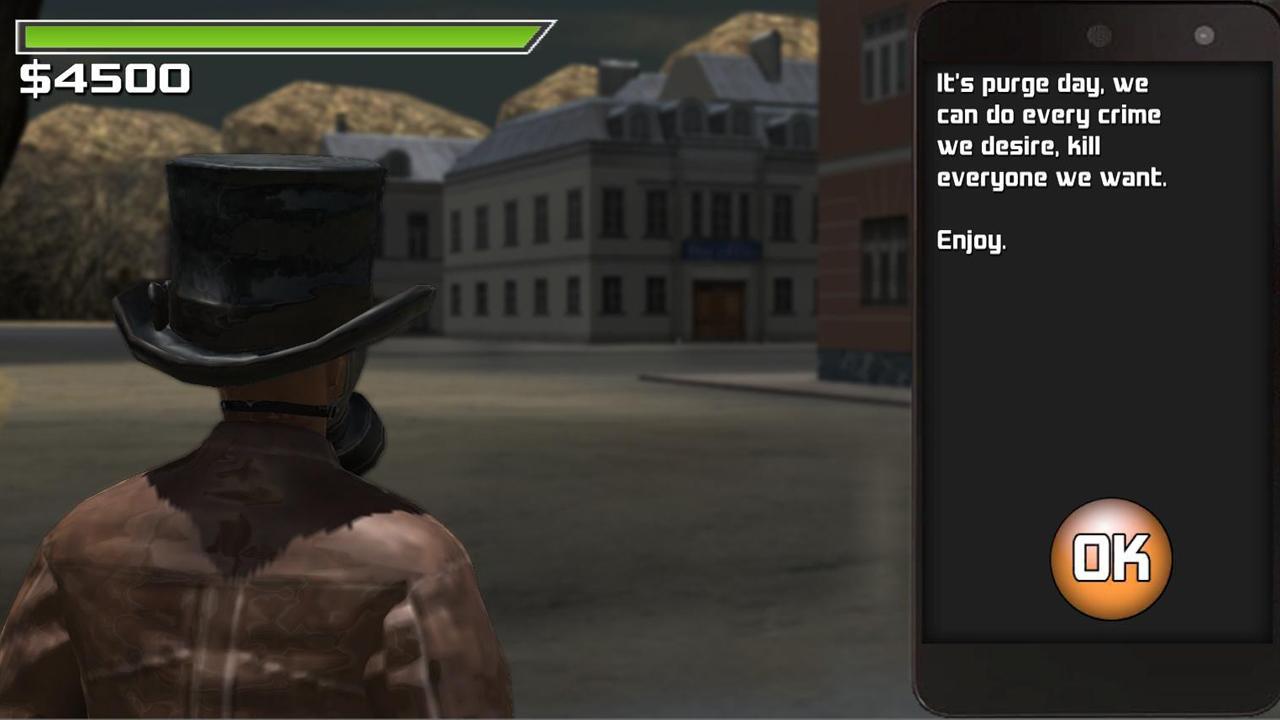Tap the word Enjoy on the phone
The width and height of the screenshot is (1280, 720).
coord(968,241)
